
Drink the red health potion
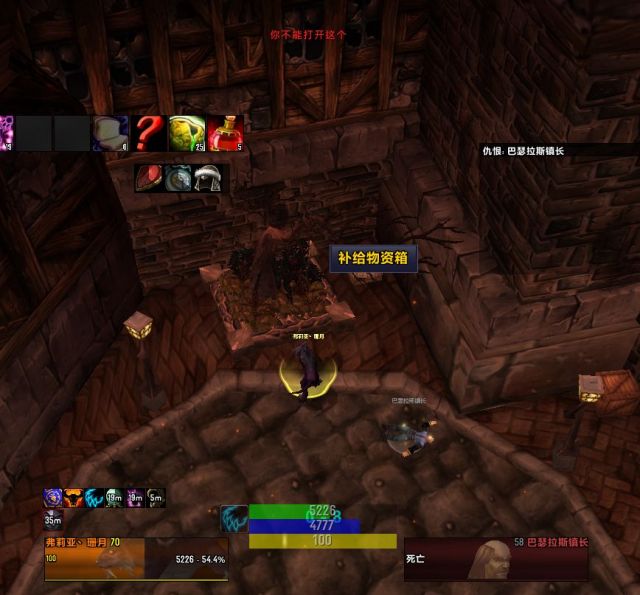click(x=224, y=132)
